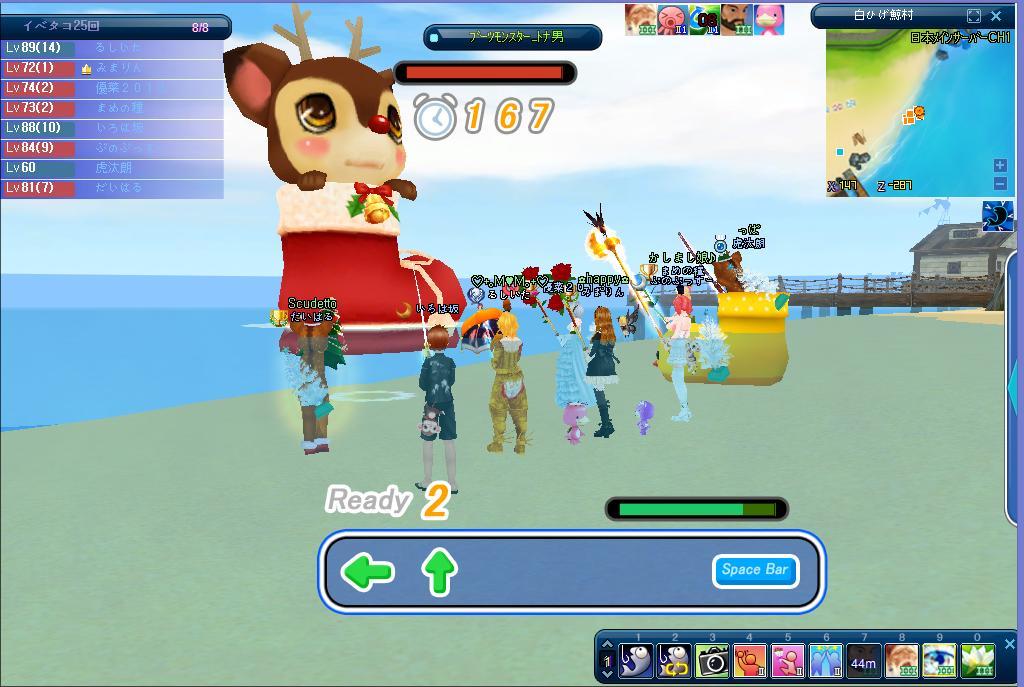
Task: Zoom in the minimap with the plus button
Action: [1000, 165]
